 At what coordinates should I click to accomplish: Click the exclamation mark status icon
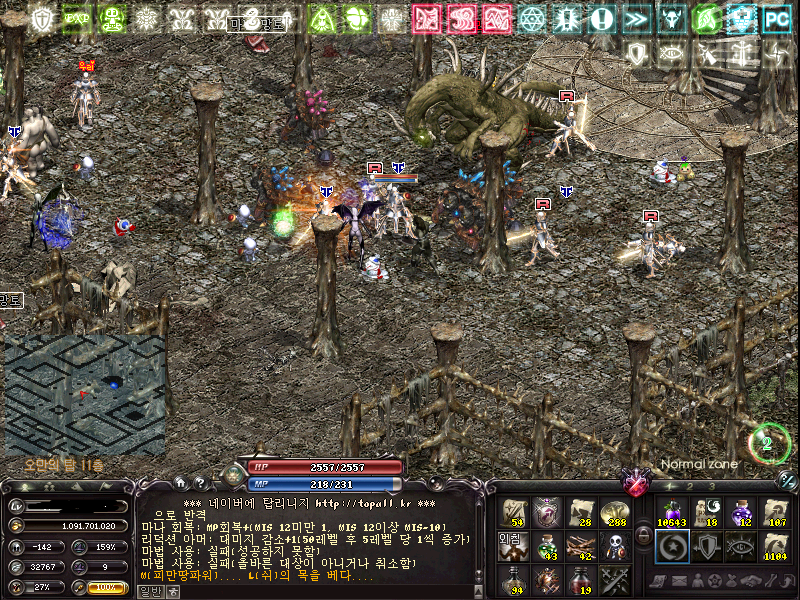point(602,18)
